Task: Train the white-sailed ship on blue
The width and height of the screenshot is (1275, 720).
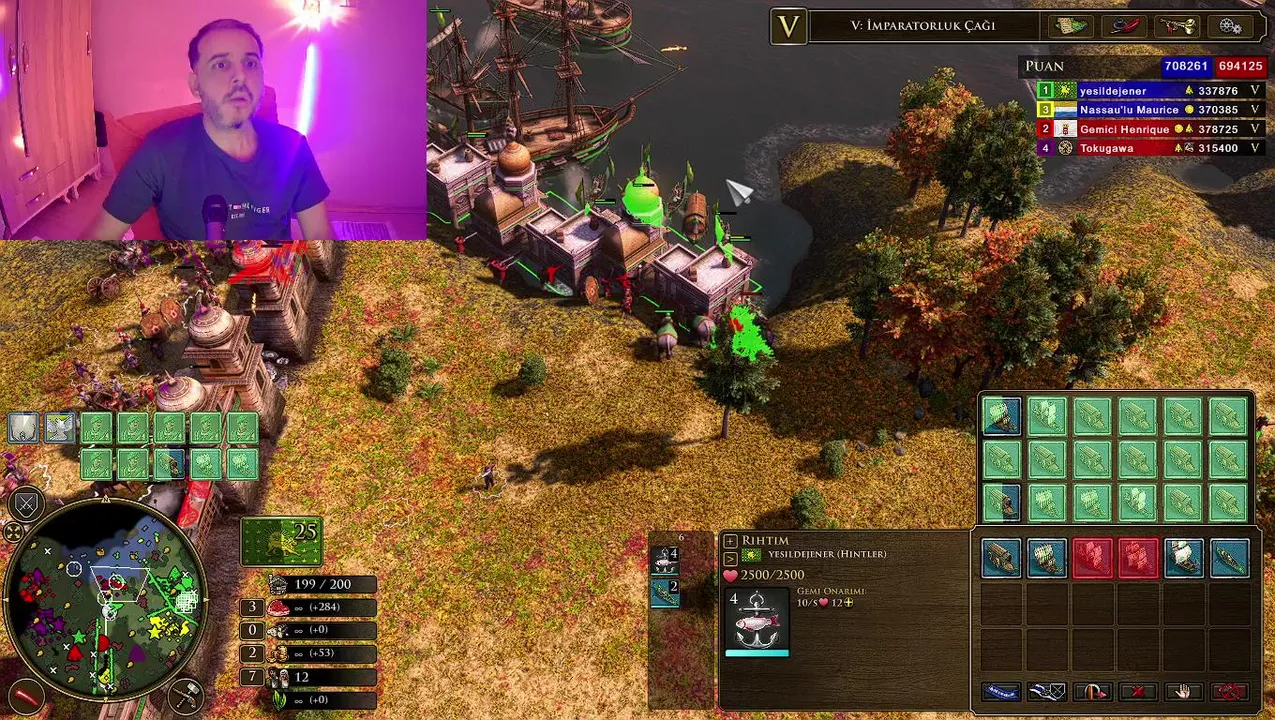Action: coord(1184,558)
